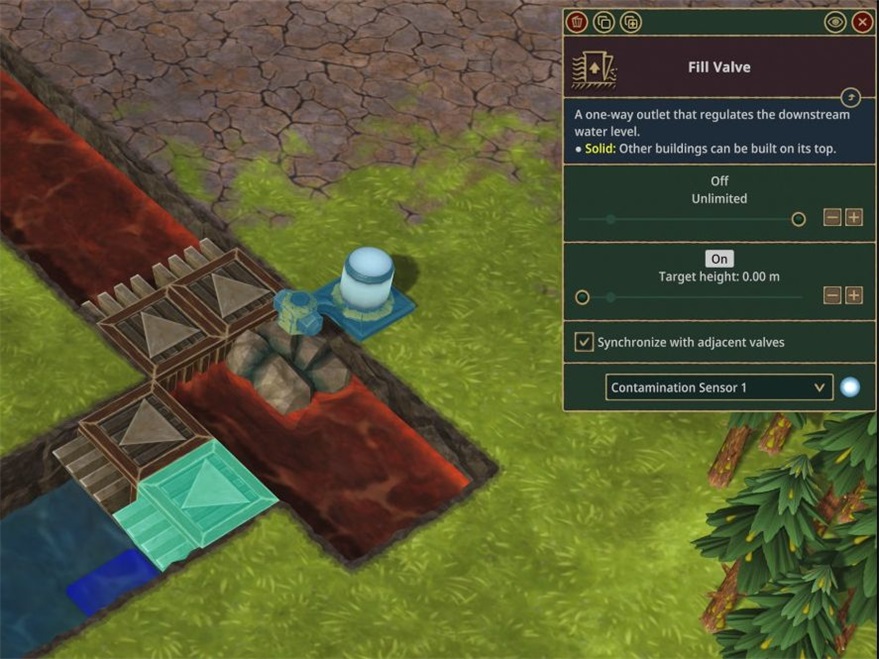Screen dimensions: 879x659
Task: Click the On state button
Action: click(719, 259)
